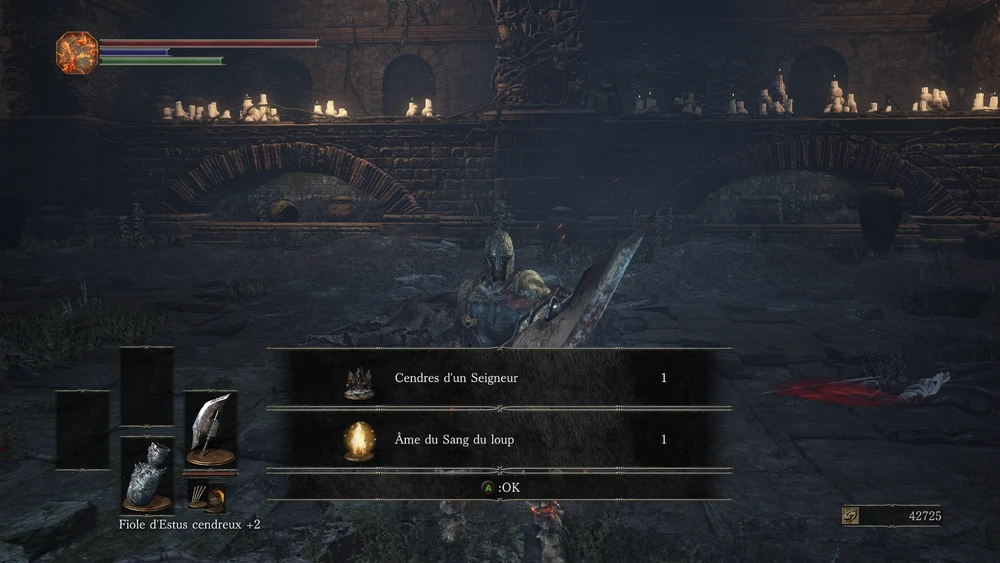Choose the small arrows ammo icon
This screenshot has height=563, width=1000.
pyautogui.click(x=198, y=494)
